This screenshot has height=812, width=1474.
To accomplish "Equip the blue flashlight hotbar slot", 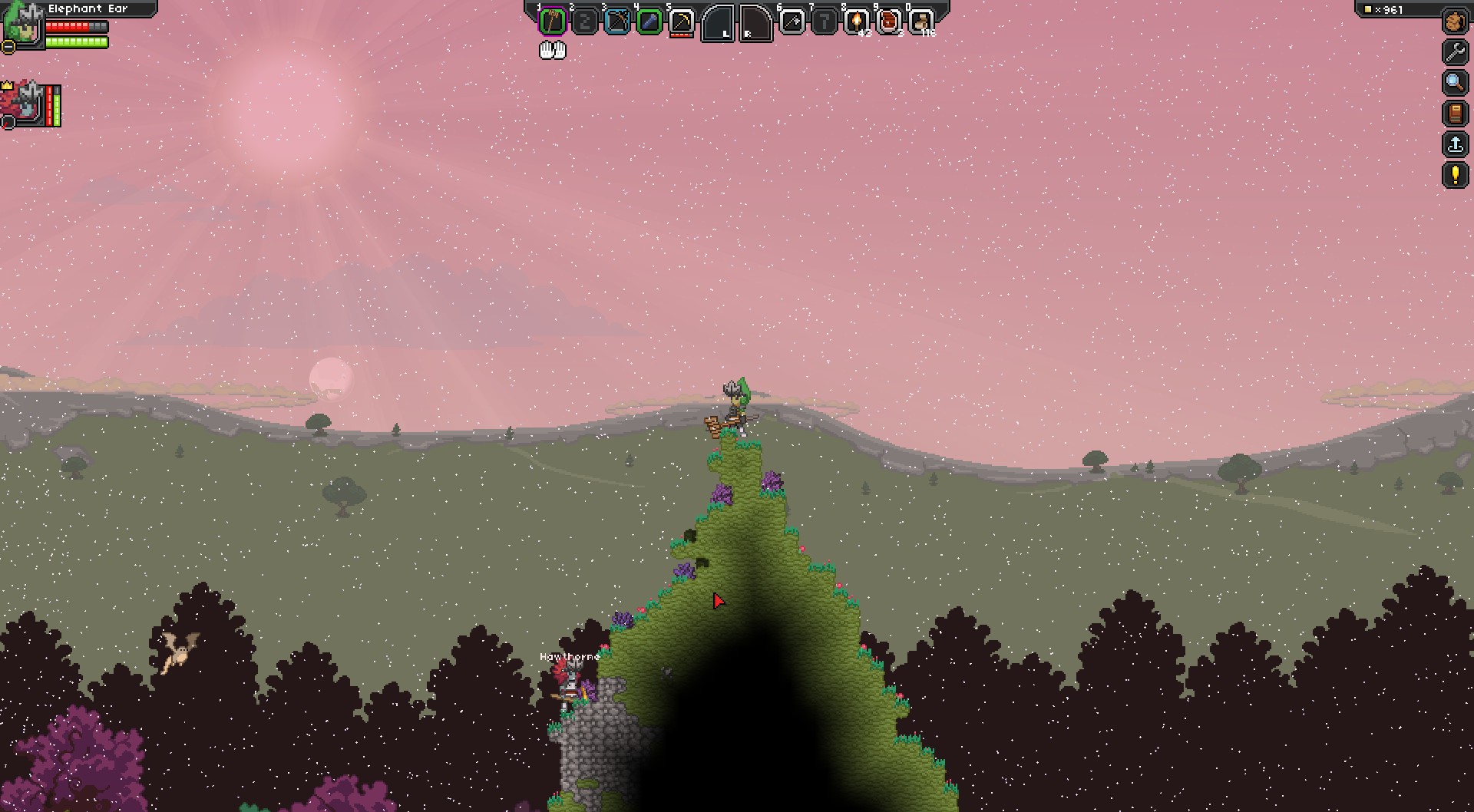I will pos(649,21).
